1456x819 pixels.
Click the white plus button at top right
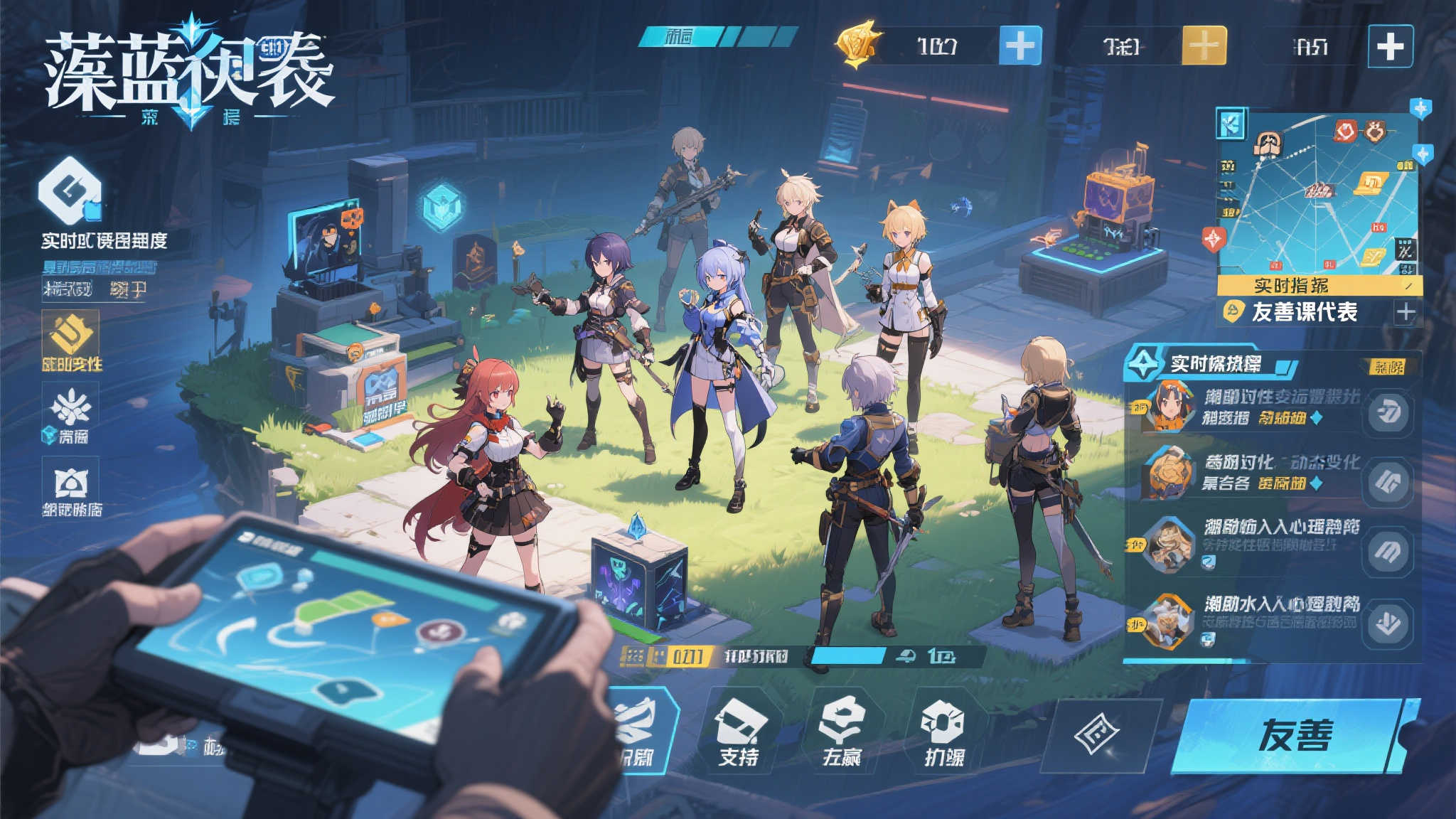pyautogui.click(x=1390, y=47)
